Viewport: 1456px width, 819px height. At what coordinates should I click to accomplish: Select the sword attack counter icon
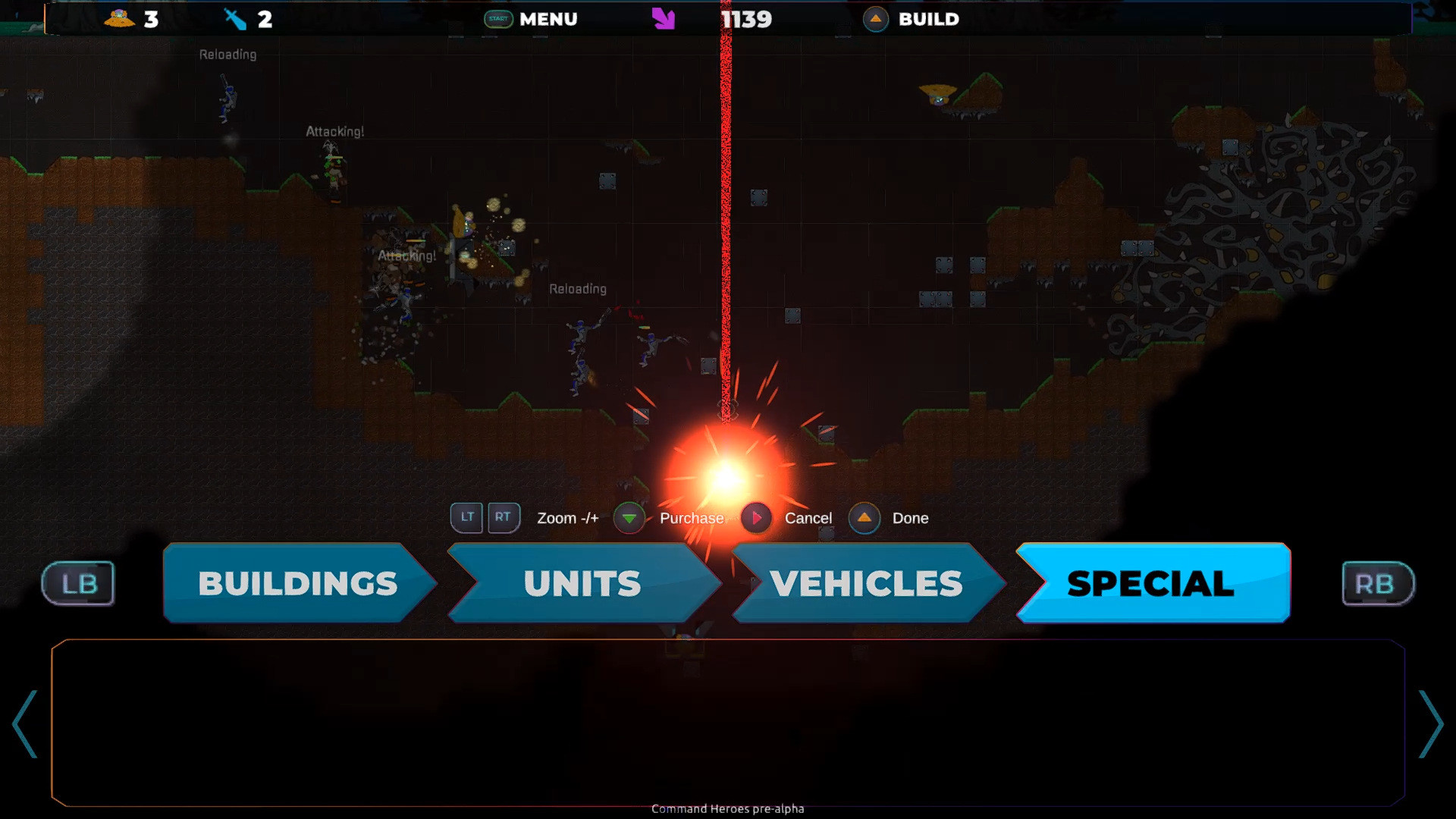click(235, 19)
